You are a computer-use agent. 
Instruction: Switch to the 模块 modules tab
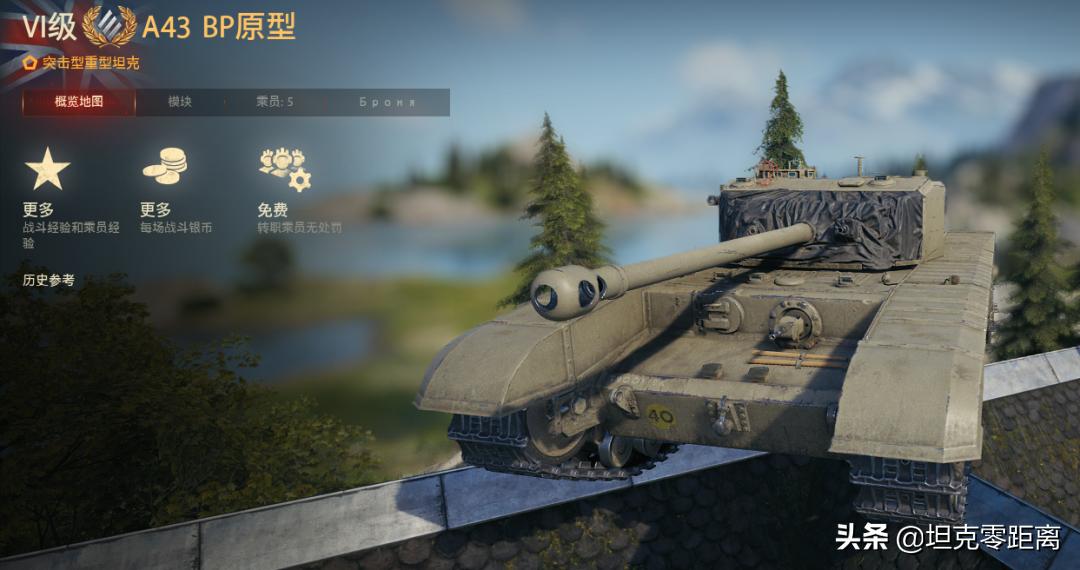(x=180, y=102)
